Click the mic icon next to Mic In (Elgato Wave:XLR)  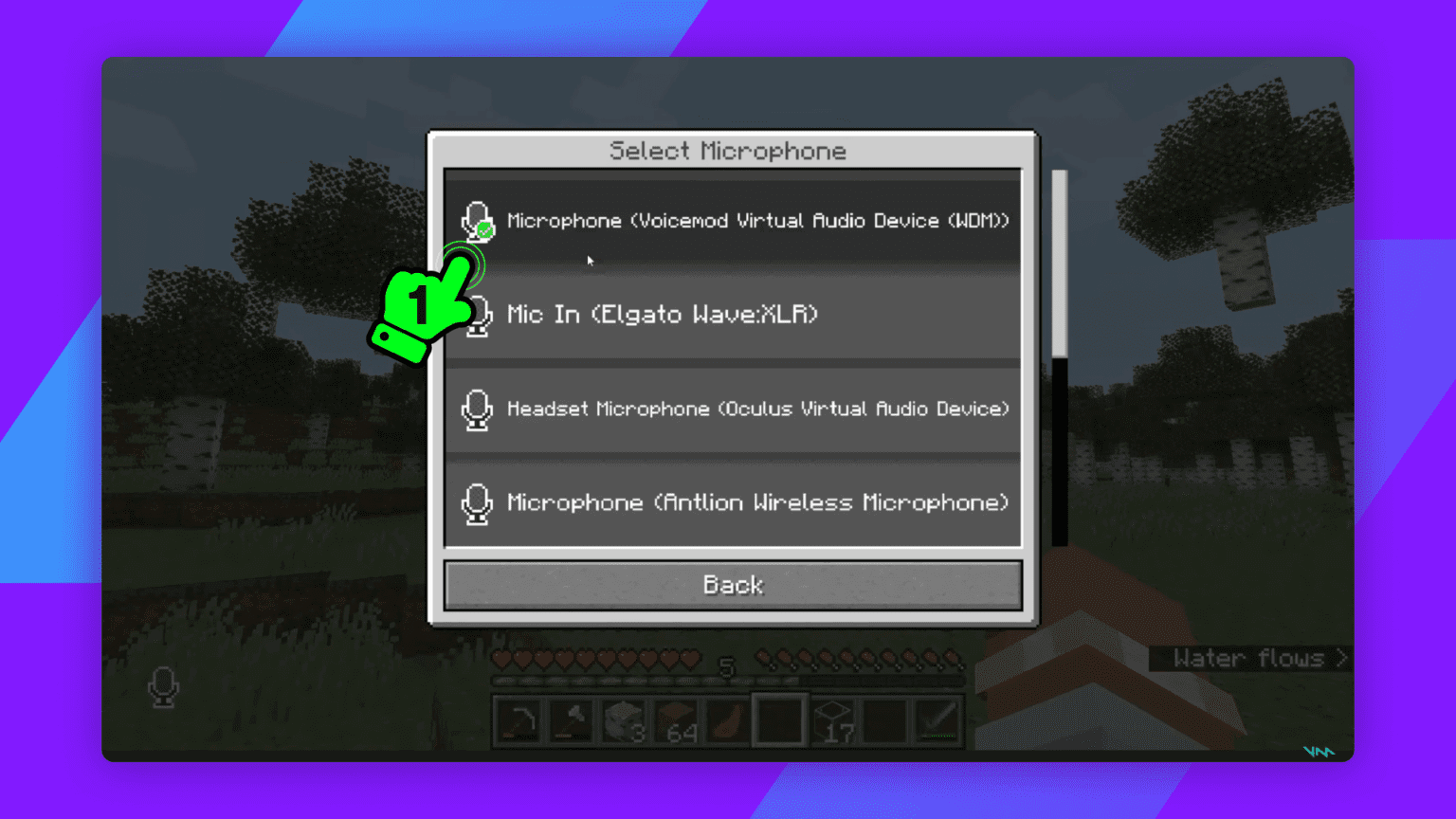point(477,314)
